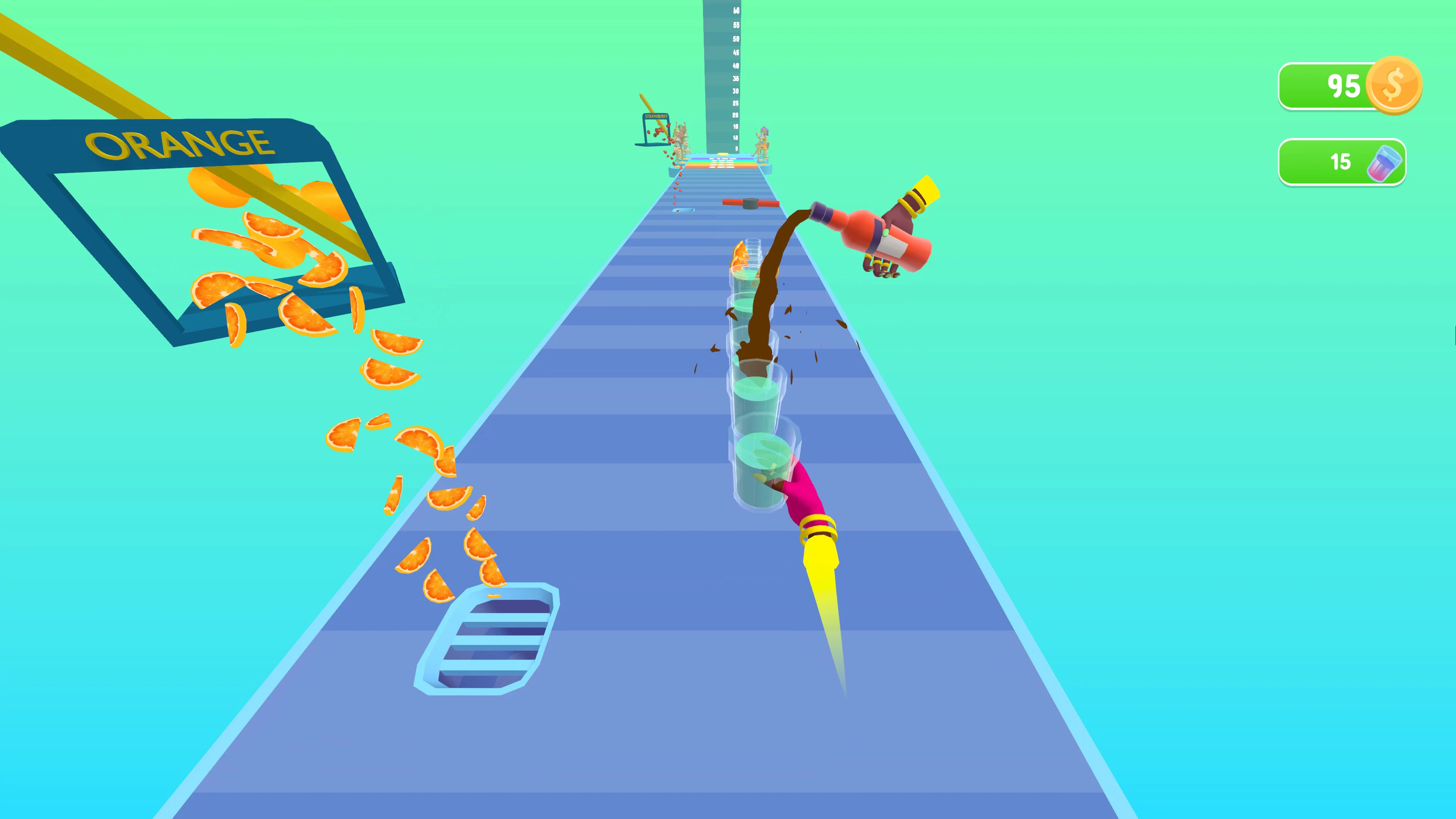Select an orange slice falling from the chute
This screenshot has width=1456, height=819.
390,373
